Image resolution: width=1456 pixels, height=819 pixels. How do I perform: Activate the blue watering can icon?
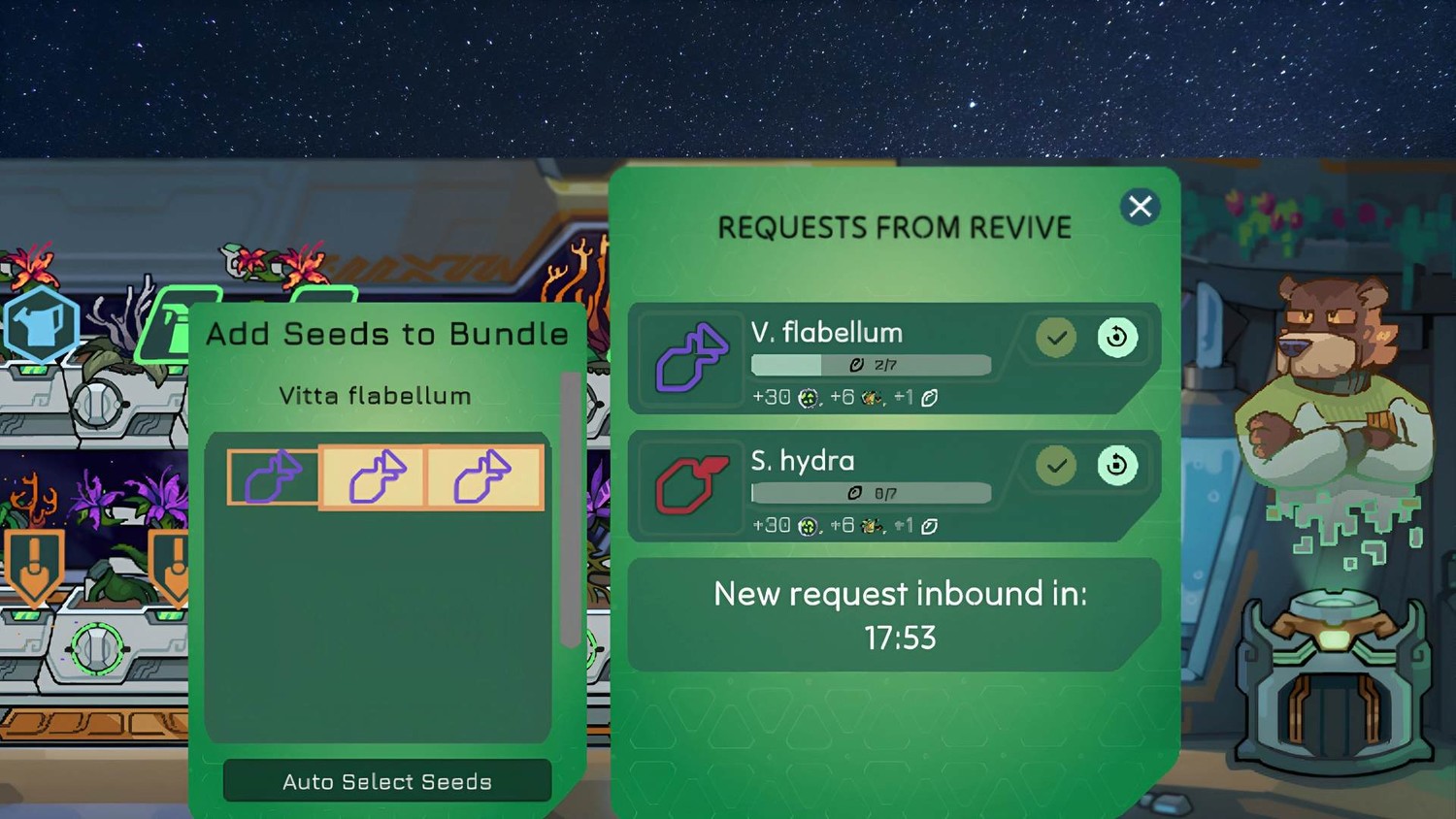coord(40,325)
